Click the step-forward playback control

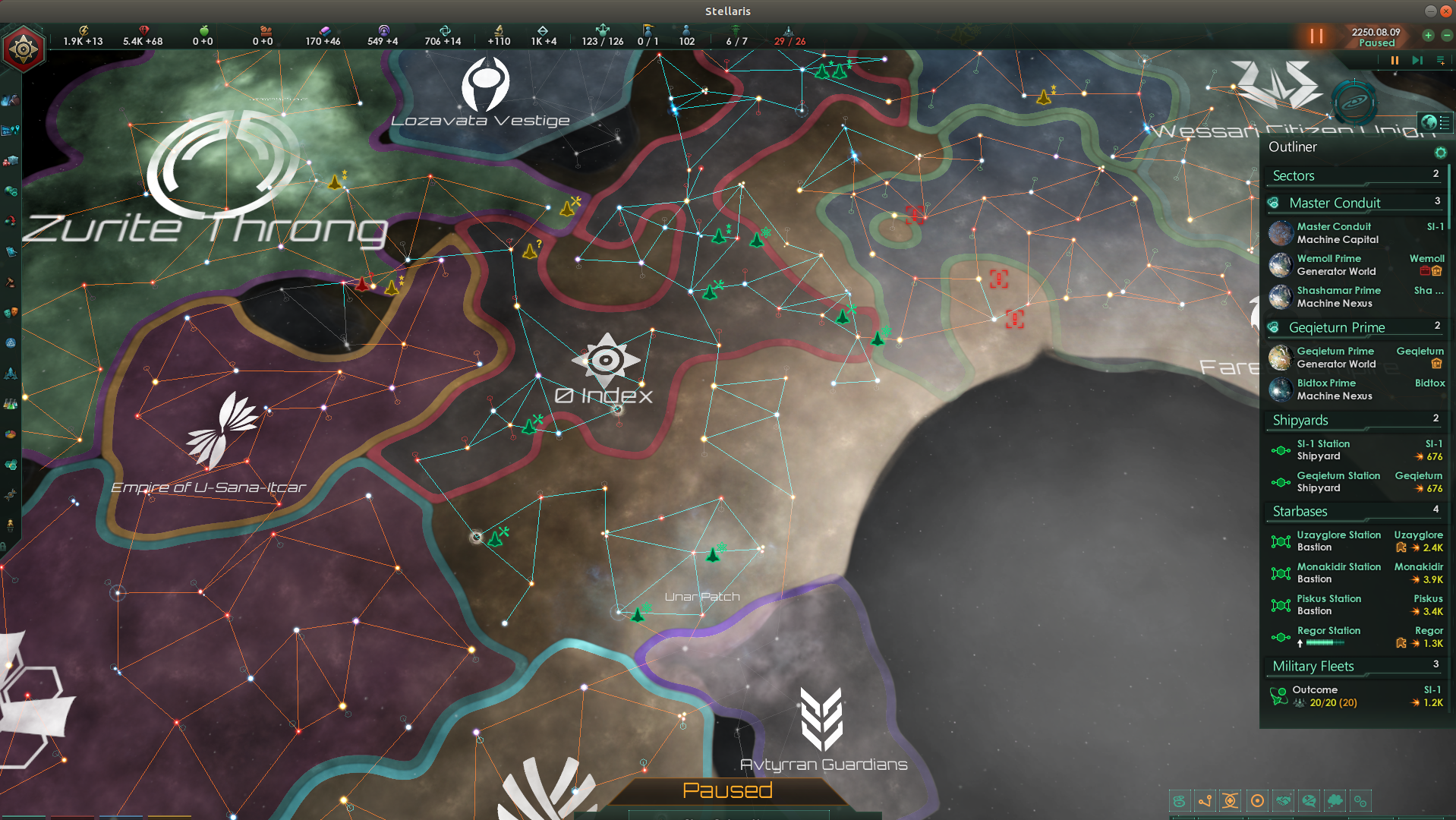pyautogui.click(x=1417, y=60)
